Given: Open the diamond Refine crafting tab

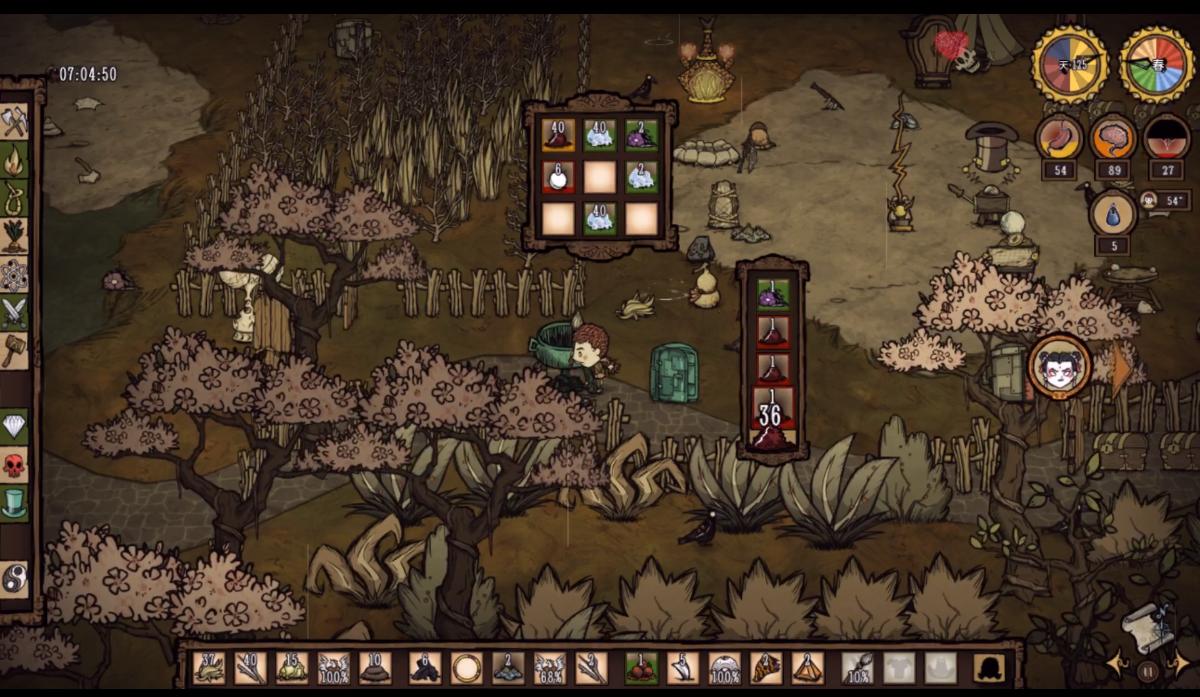Looking at the screenshot, I should [x=15, y=426].
